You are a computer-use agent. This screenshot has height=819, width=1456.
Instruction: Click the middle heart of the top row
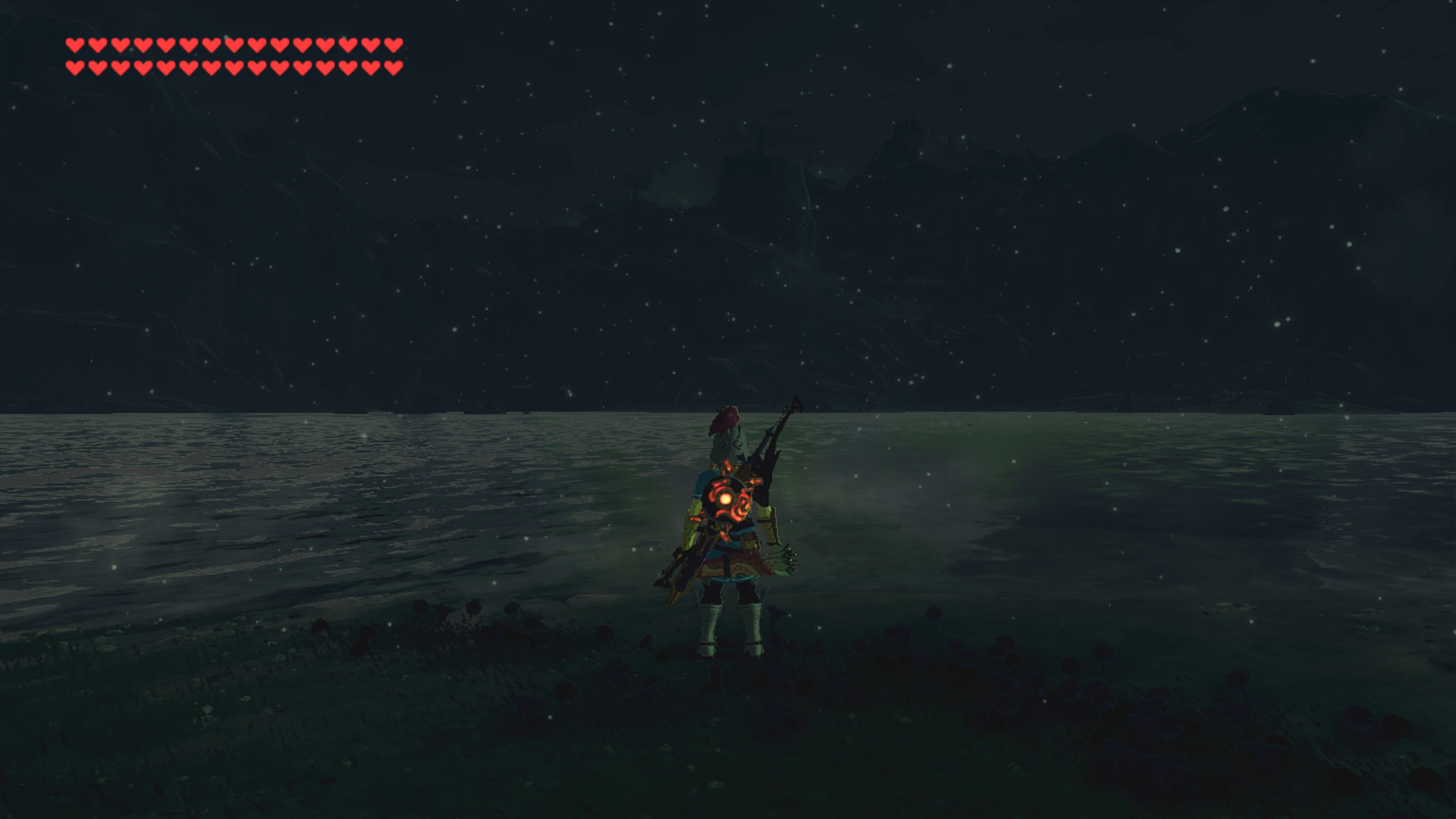(x=234, y=45)
